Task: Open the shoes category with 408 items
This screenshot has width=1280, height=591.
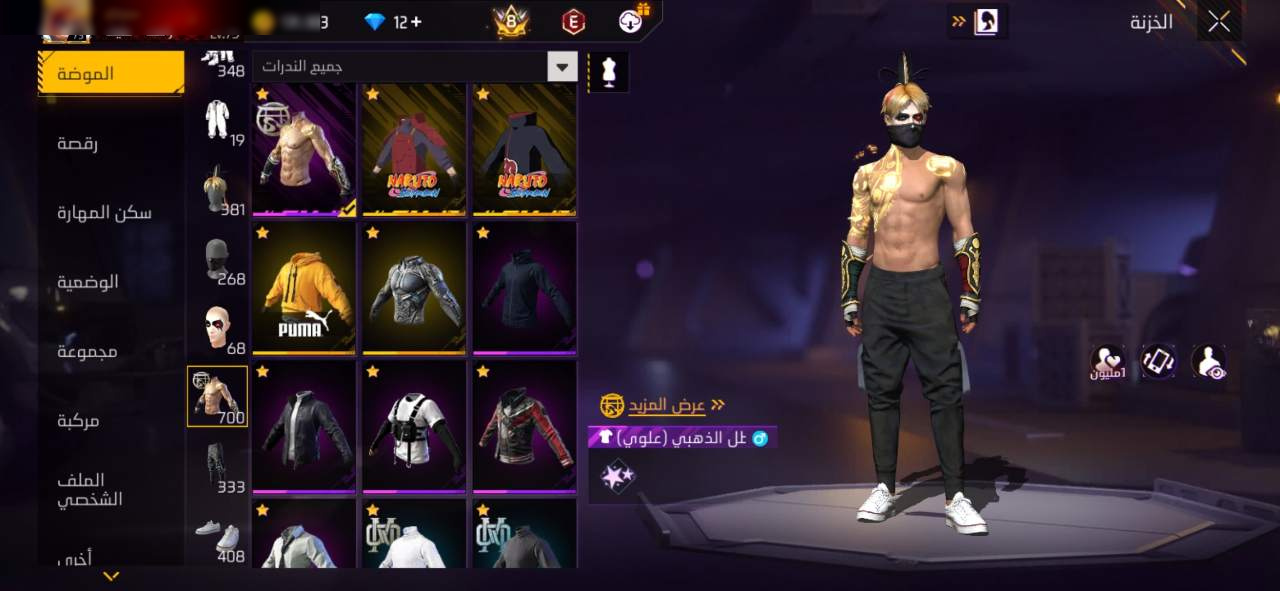Action: pos(217,537)
